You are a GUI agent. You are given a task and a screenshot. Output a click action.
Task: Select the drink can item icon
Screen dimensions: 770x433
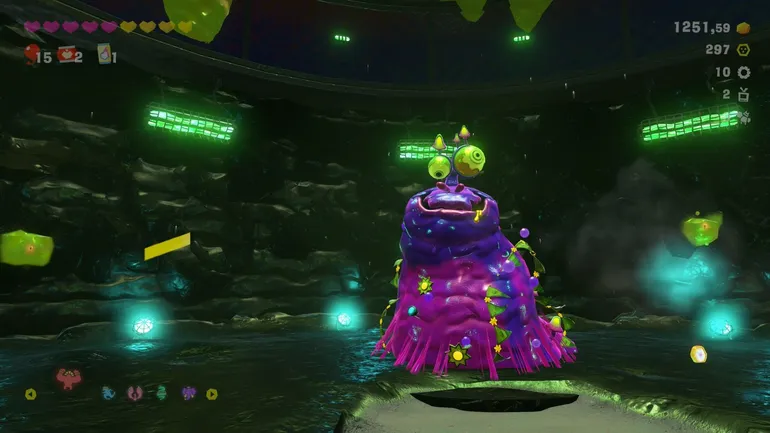coord(103,54)
